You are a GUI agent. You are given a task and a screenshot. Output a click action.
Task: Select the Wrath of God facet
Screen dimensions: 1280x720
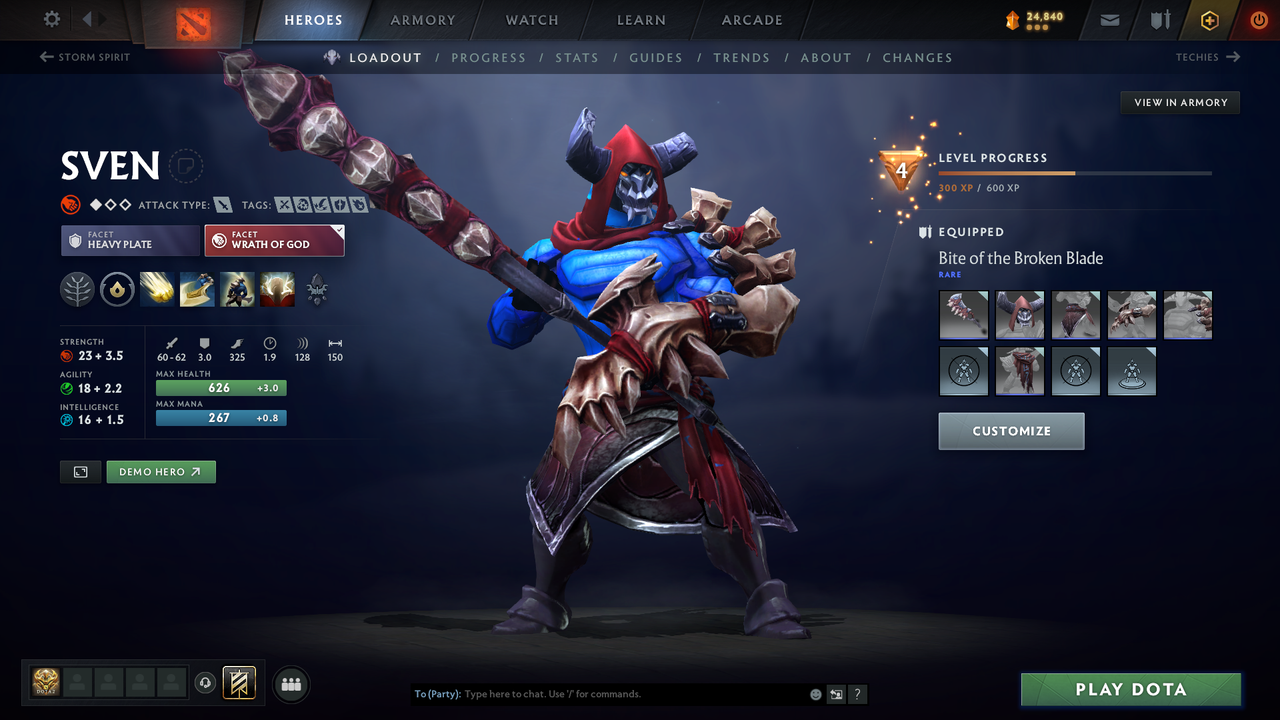pos(274,240)
